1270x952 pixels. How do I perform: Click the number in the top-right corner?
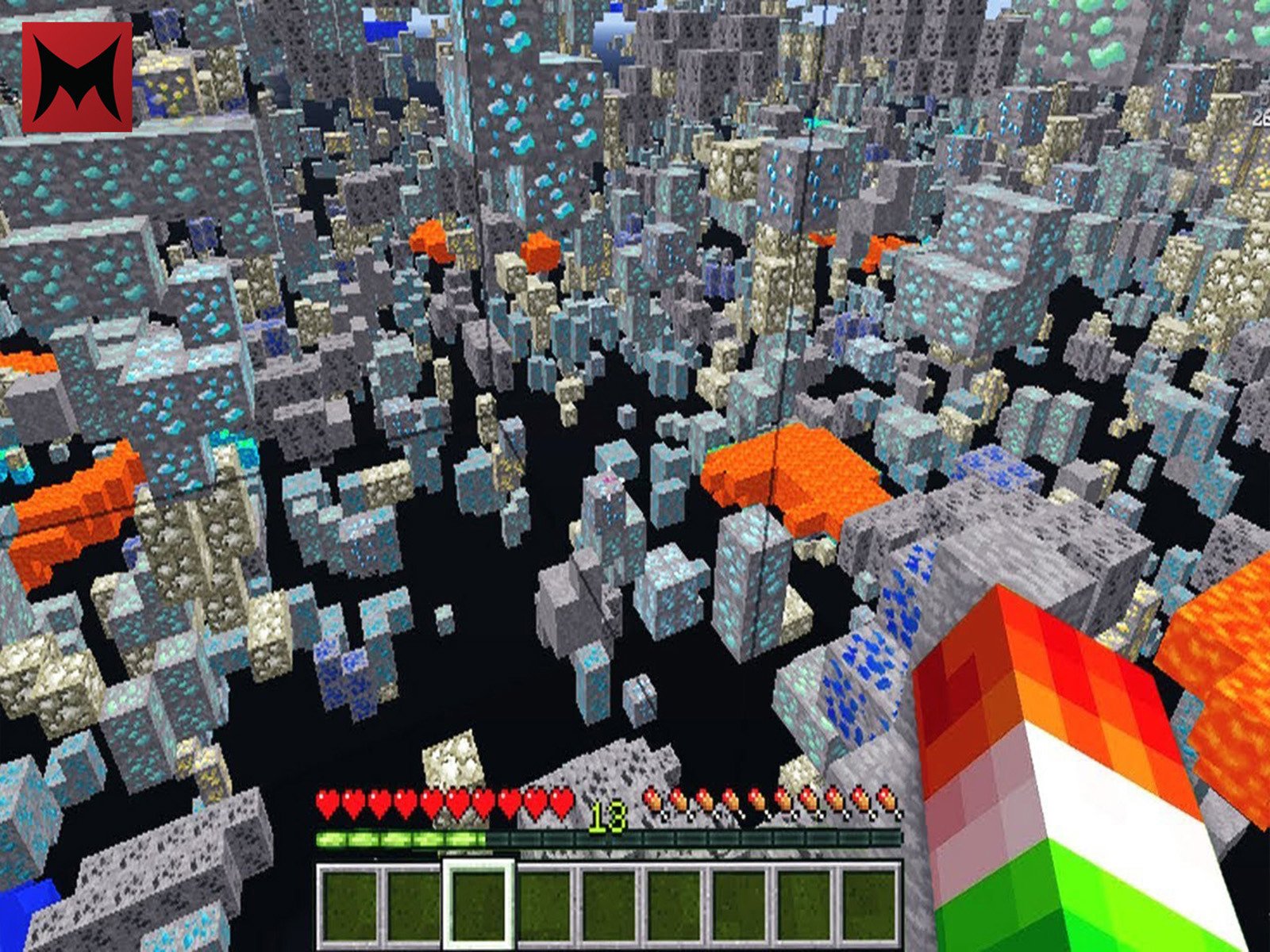click(x=1260, y=117)
